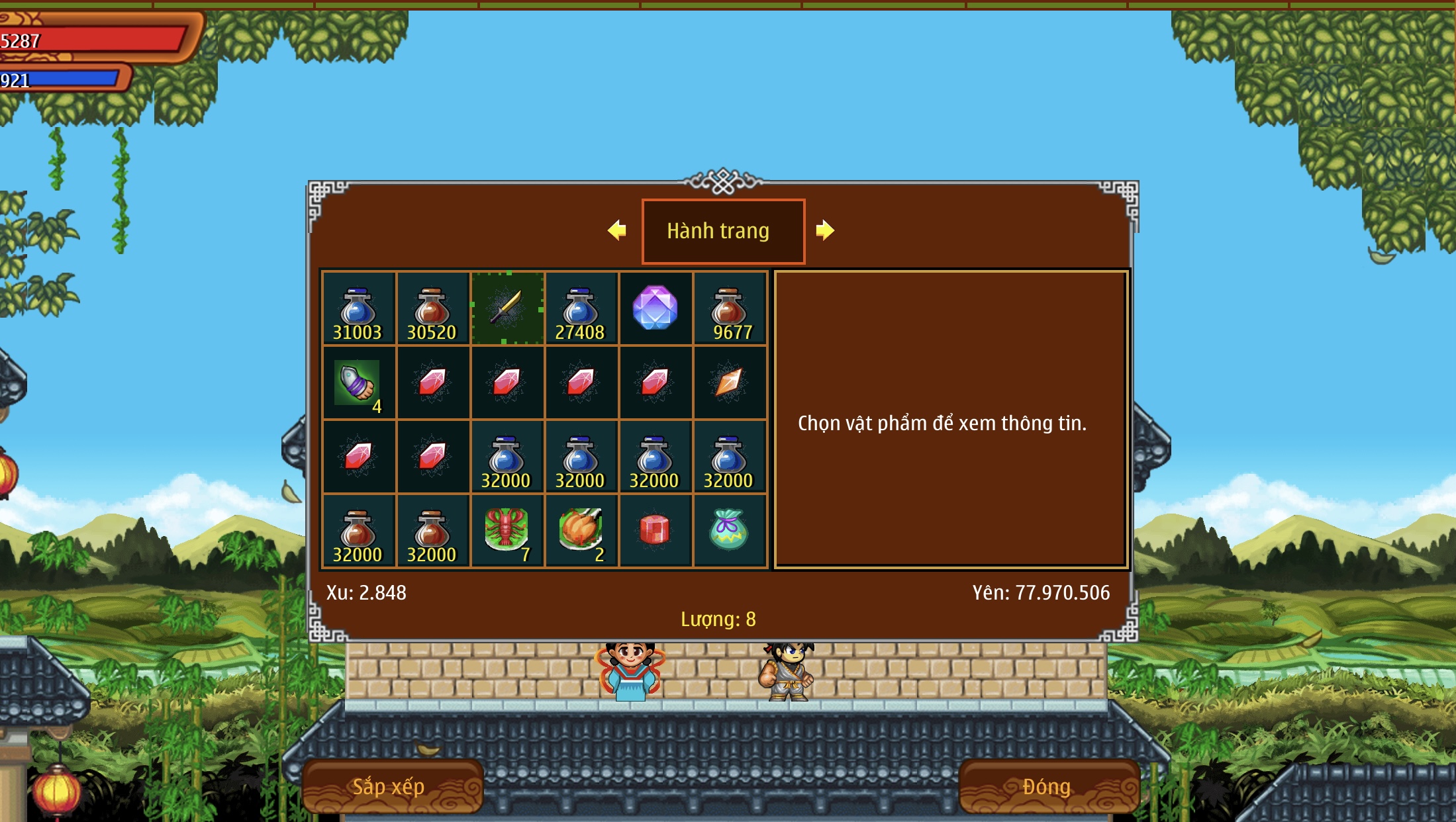
Task: Choose the red potion stack of 30520
Action: 432,309
